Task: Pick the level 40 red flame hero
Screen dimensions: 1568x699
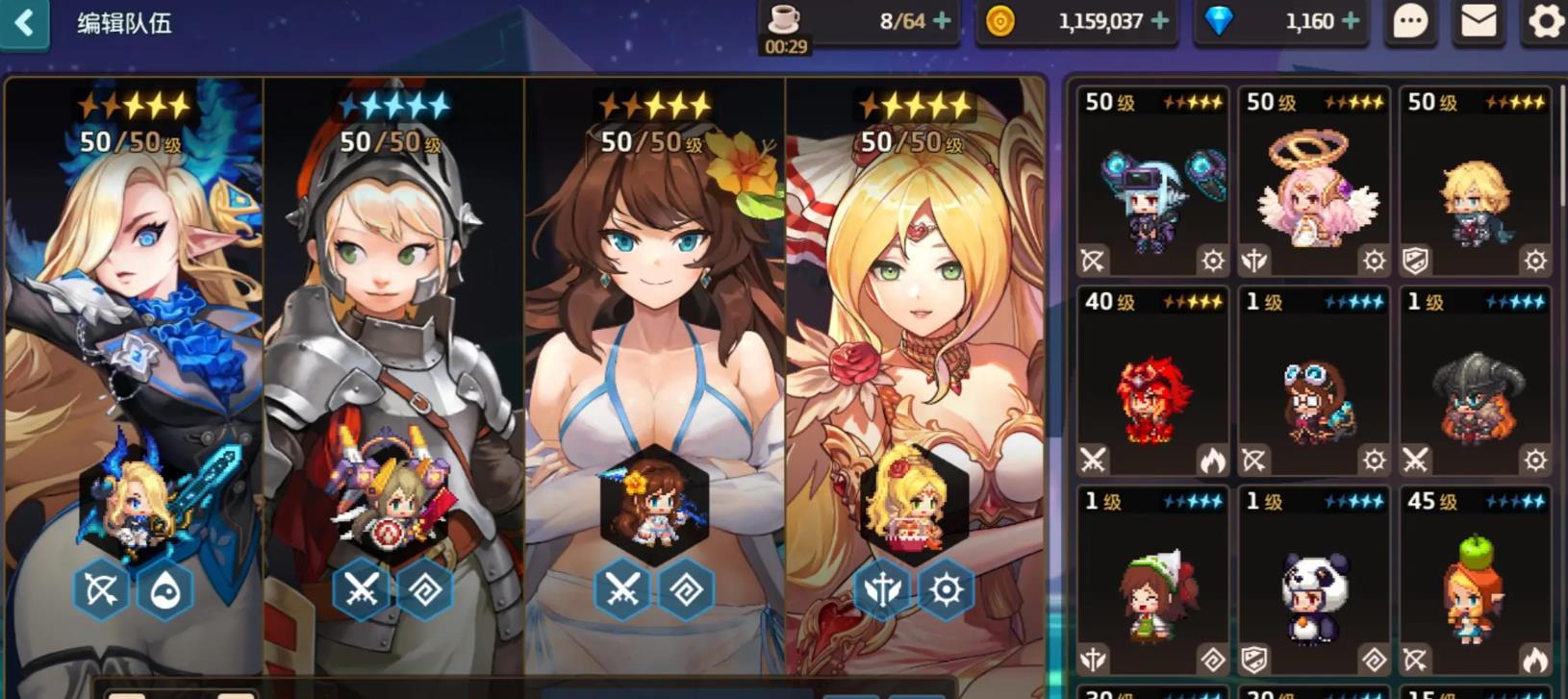Action: tap(1152, 383)
